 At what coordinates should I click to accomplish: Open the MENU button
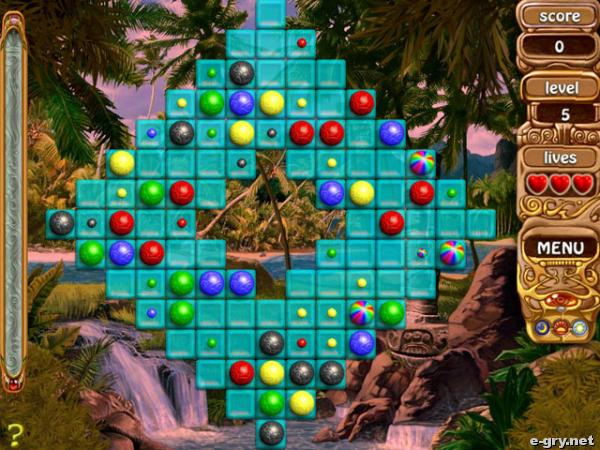coord(560,246)
